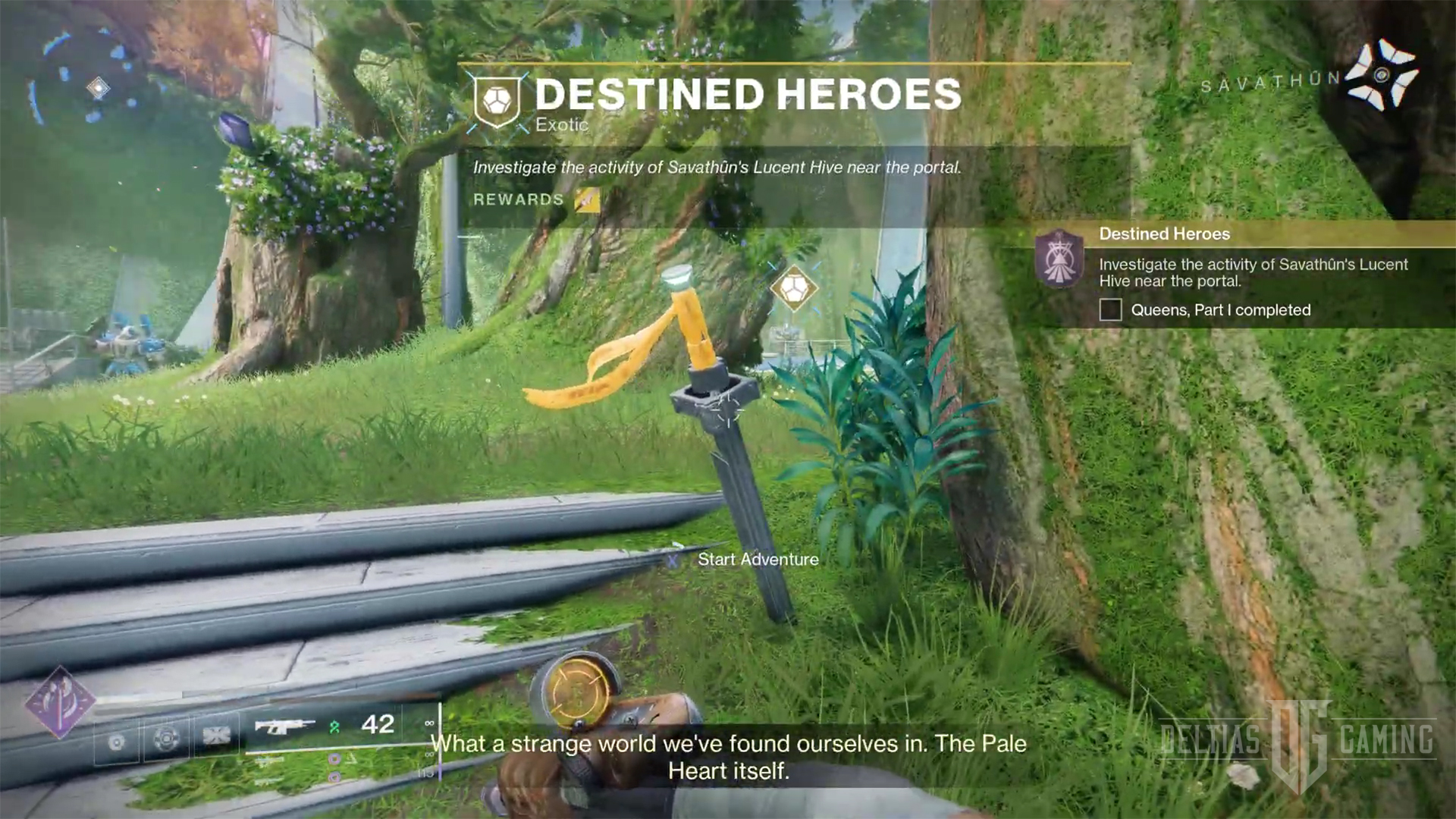Inspect the exotic reward icon beside Rewards

click(x=587, y=199)
